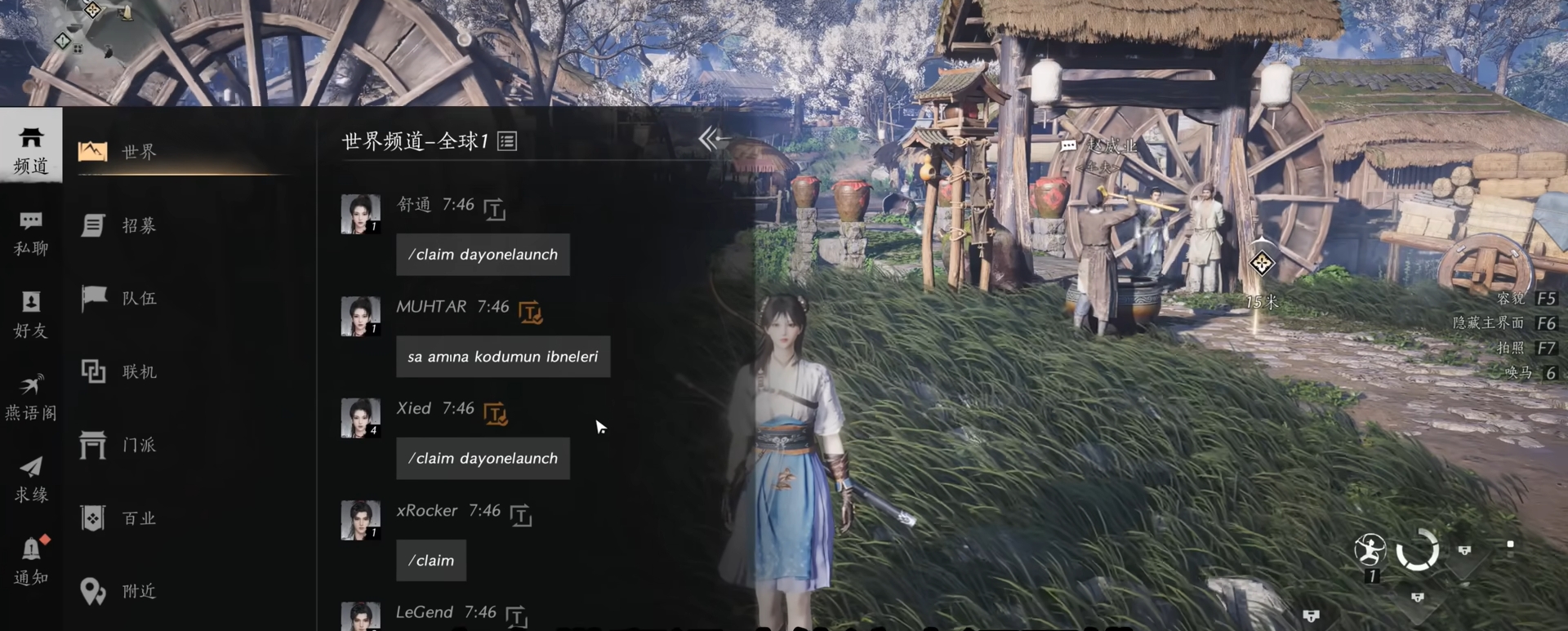Screen dimensions: 1568x631
Task: Open the 燕语阁 section
Action: pos(31,397)
